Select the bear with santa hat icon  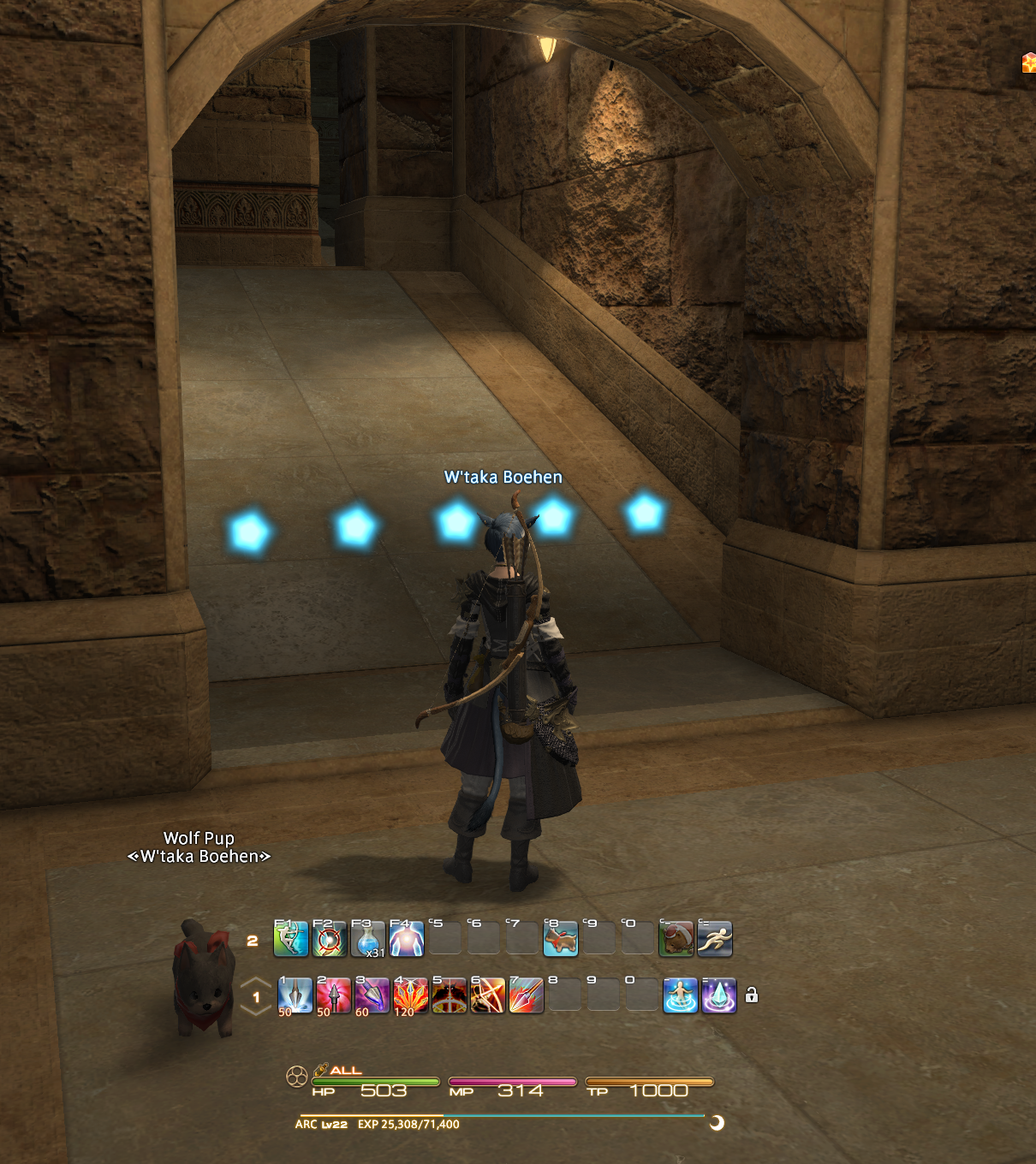pos(676,939)
